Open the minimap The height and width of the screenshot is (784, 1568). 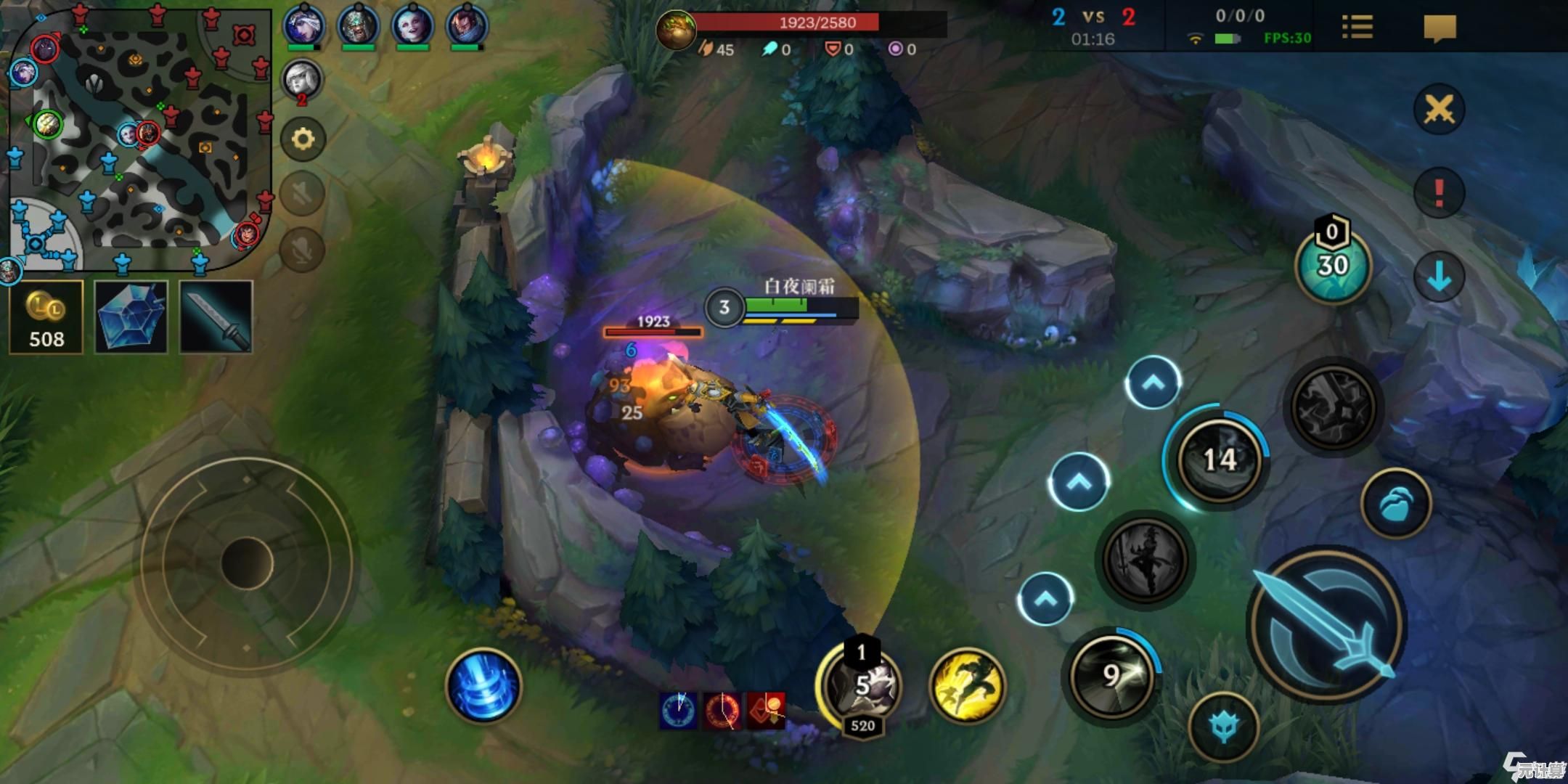coord(138,138)
